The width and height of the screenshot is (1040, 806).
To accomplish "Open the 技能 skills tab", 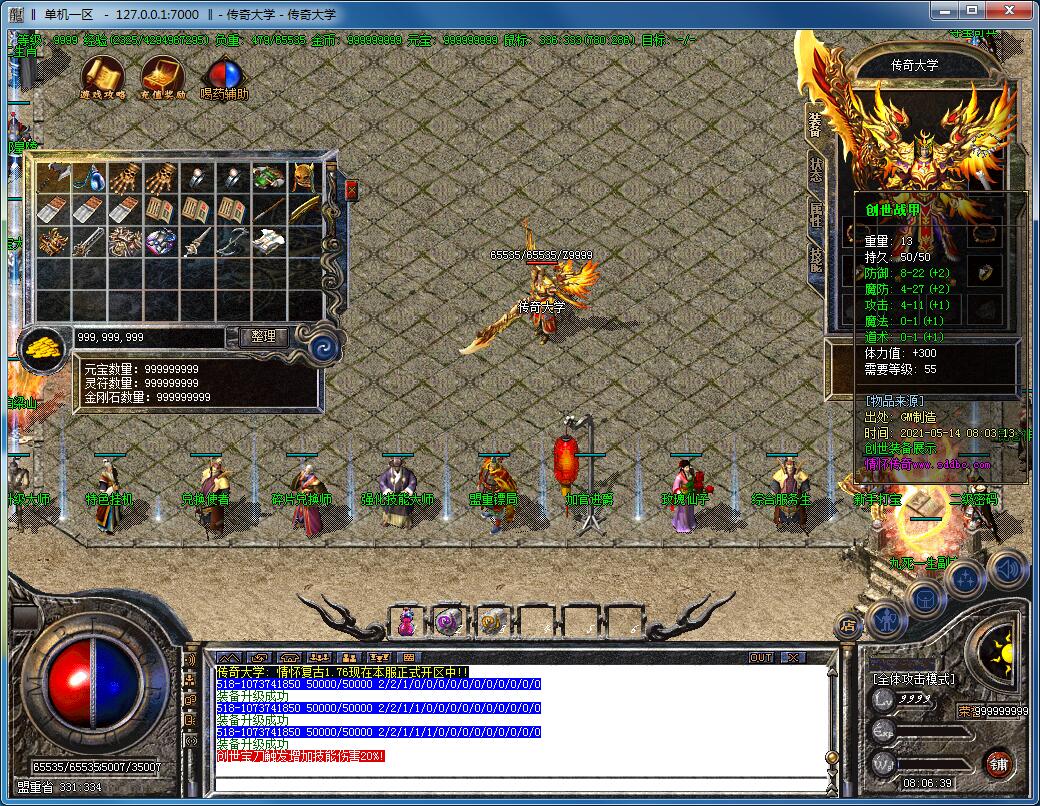I will 814,259.
